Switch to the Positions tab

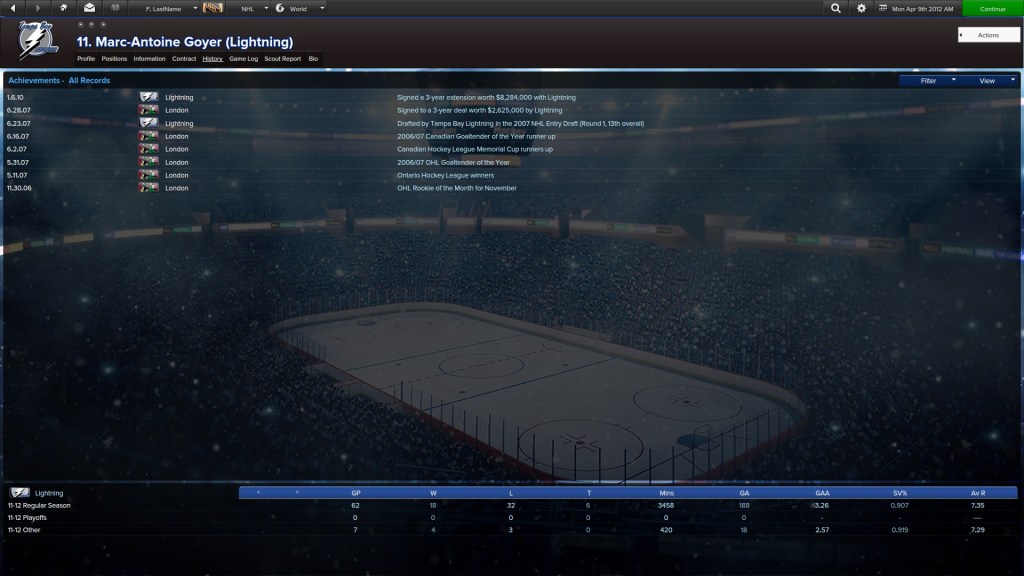click(x=114, y=59)
